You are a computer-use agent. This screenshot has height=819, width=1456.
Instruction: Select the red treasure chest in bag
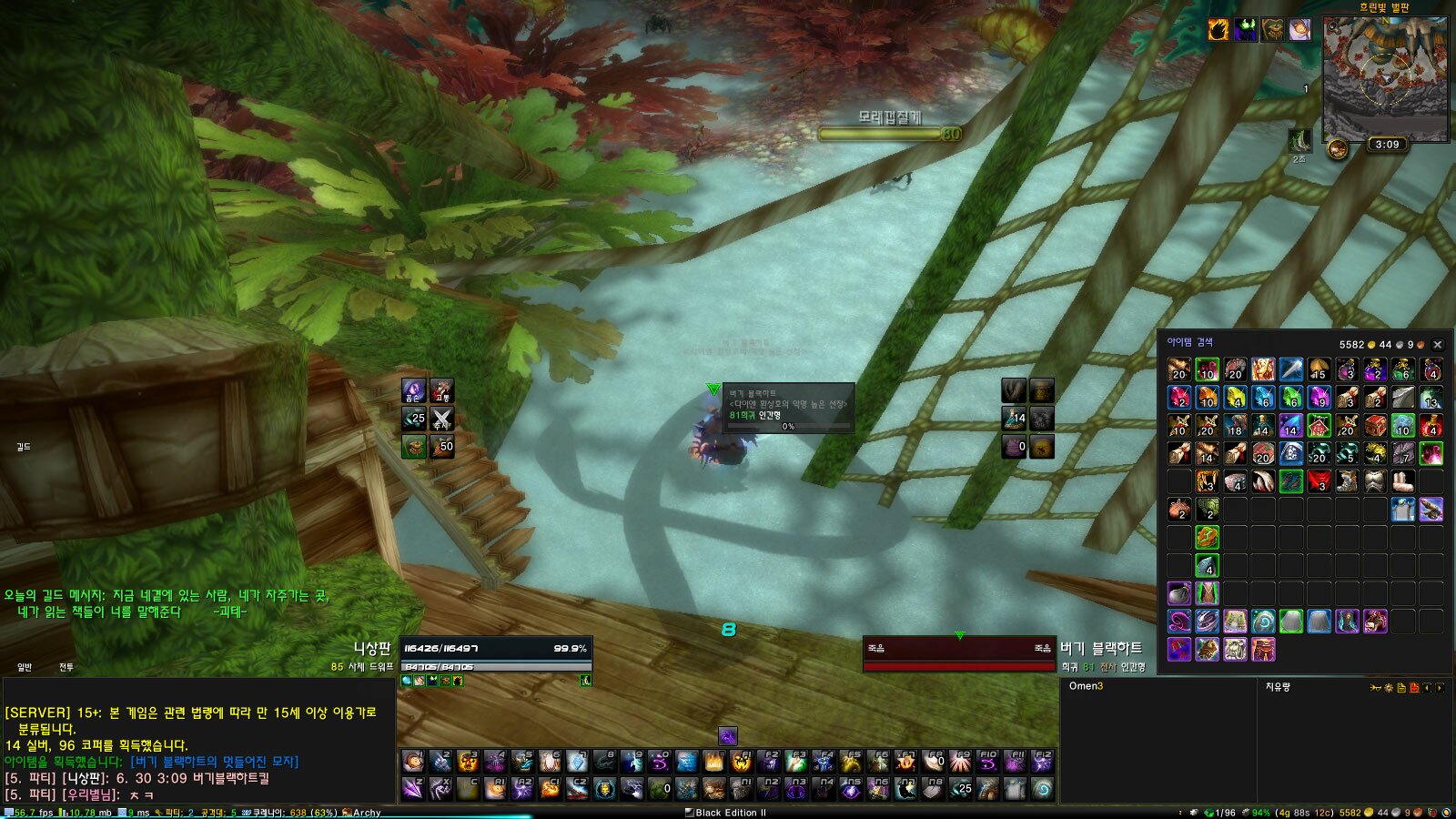pos(1374,426)
